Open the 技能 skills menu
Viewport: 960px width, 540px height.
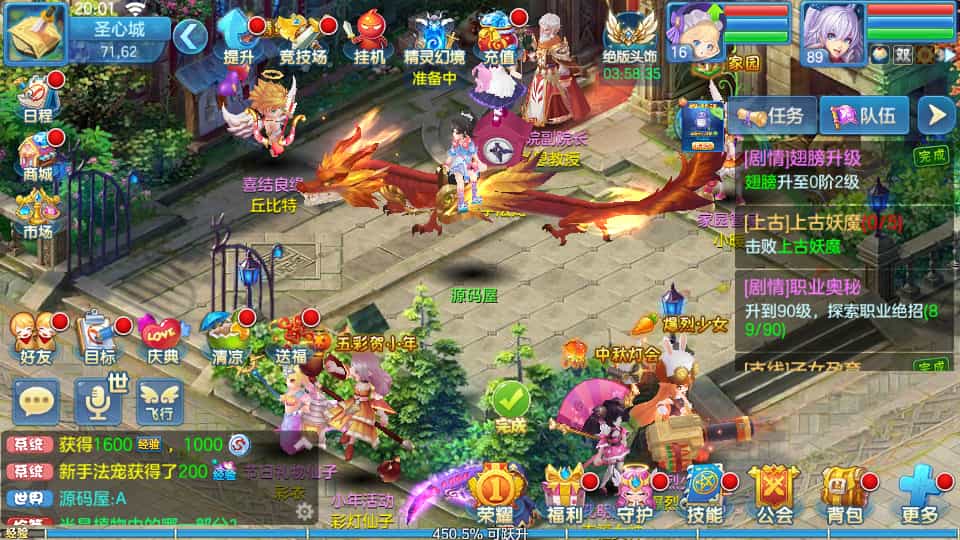[704, 494]
